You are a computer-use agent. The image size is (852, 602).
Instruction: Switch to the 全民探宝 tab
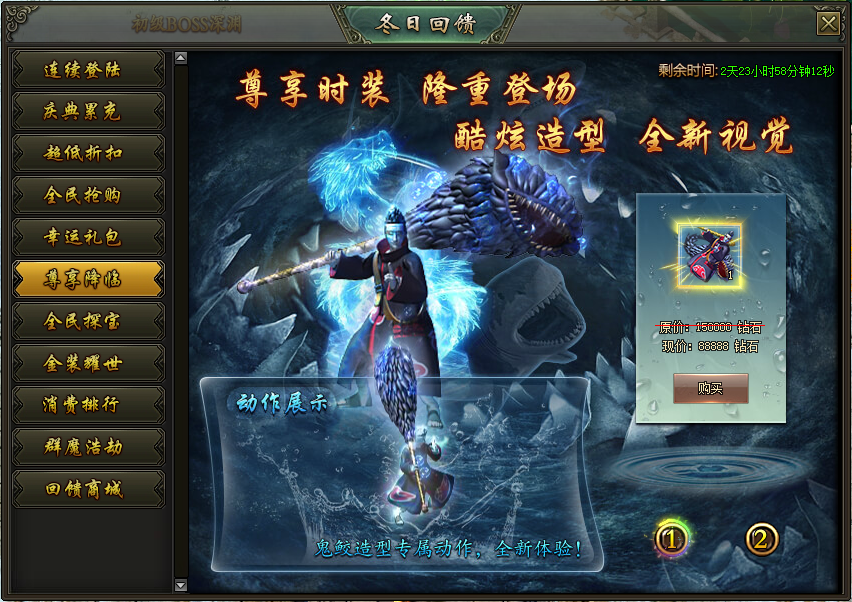[88, 321]
